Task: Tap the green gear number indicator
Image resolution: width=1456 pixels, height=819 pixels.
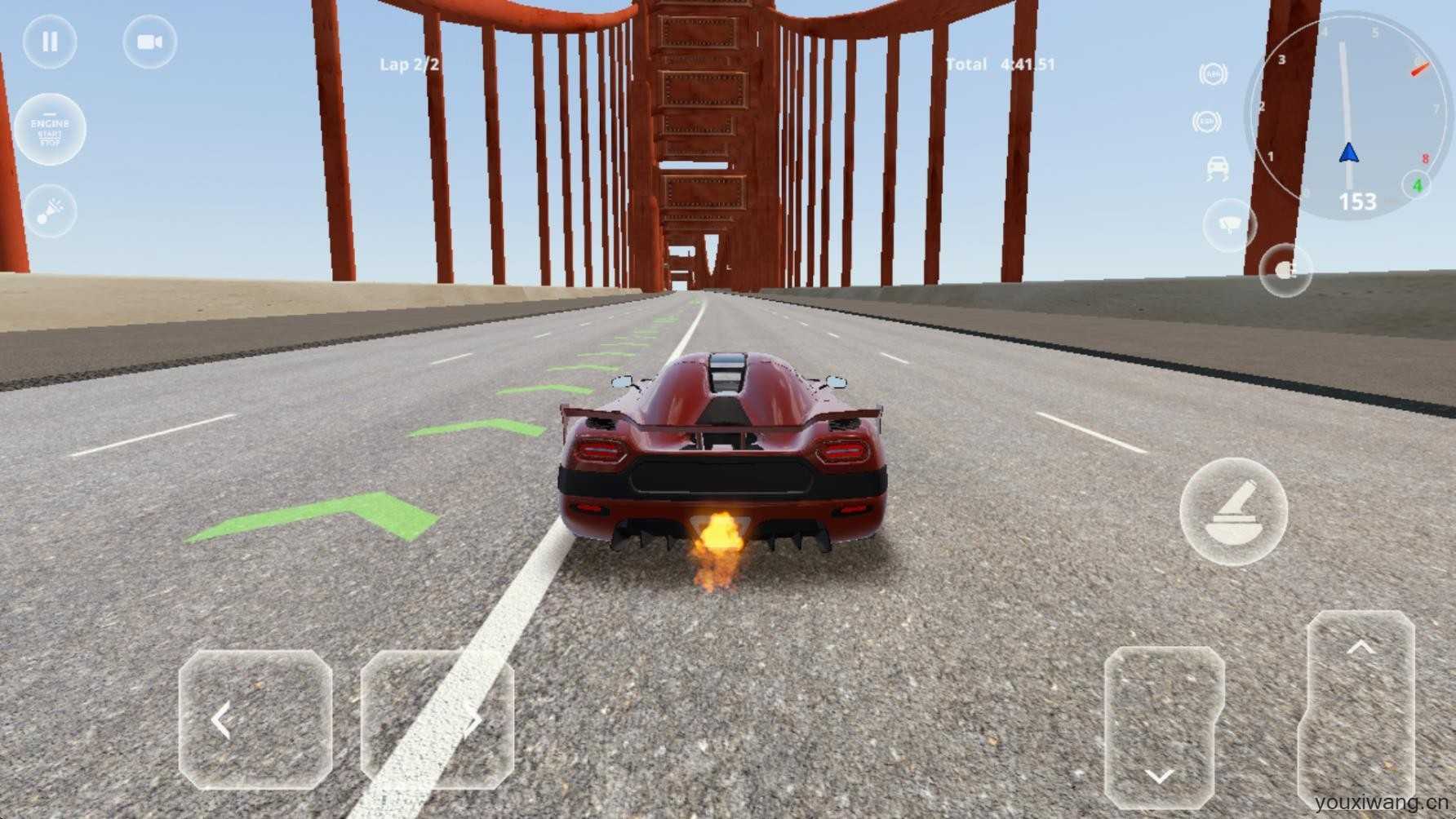Action: click(1417, 186)
